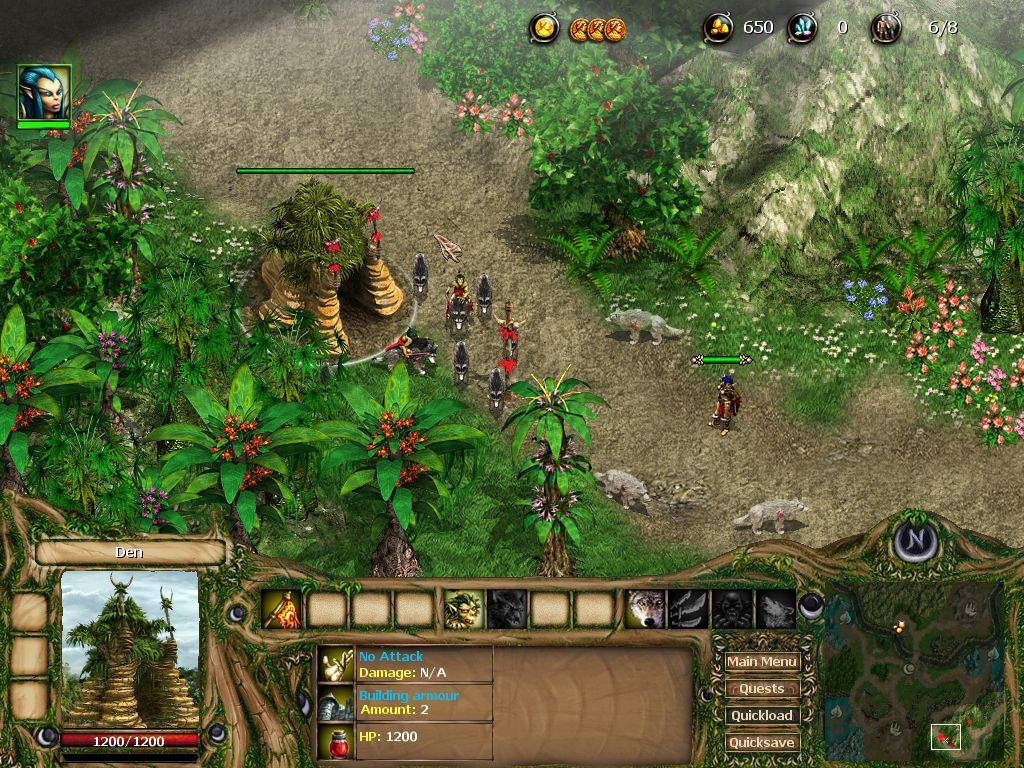Quicksave the current game
The width and height of the screenshot is (1024, 768).
(x=762, y=743)
